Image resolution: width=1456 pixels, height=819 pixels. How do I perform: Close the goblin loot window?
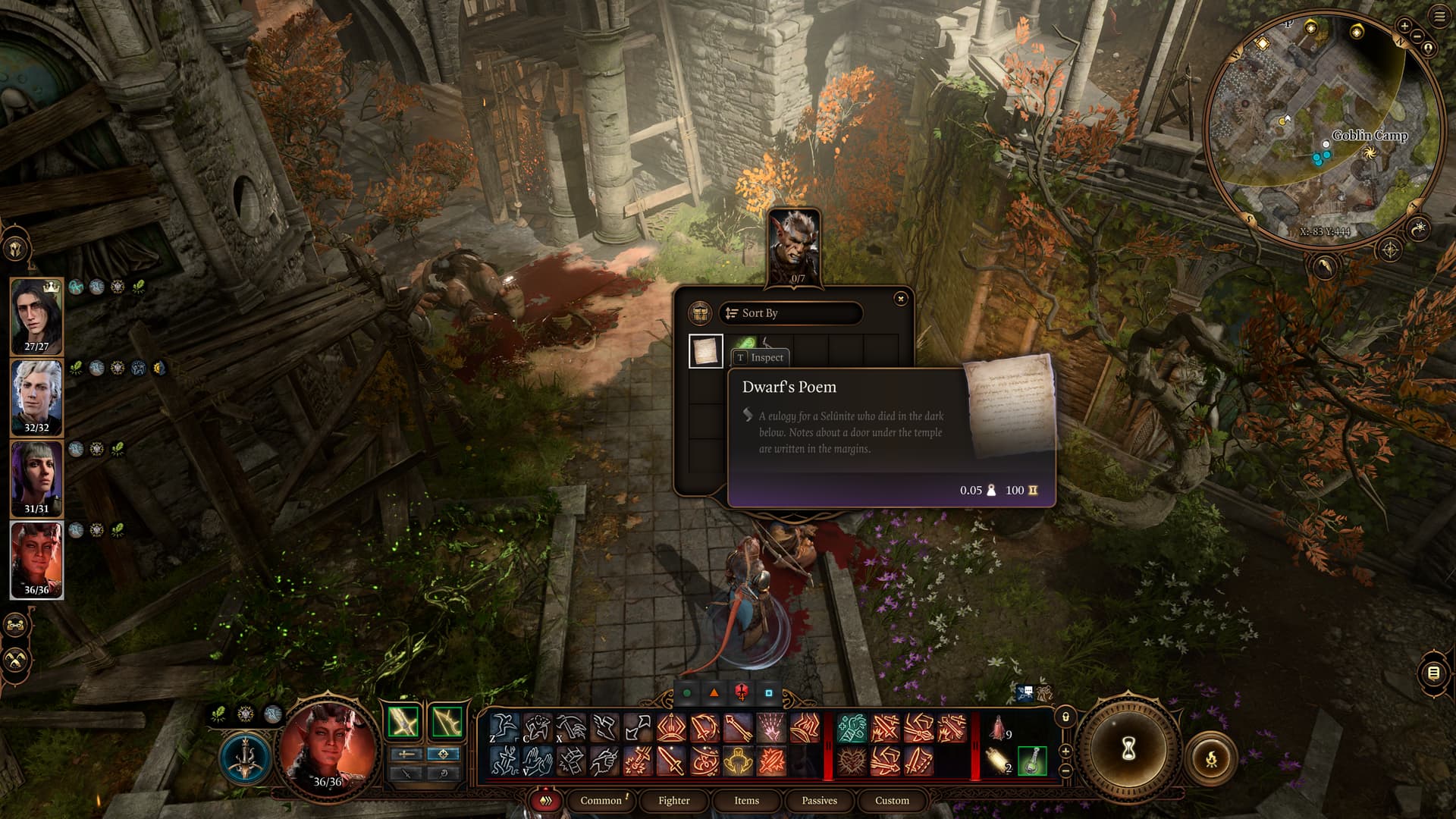pos(900,299)
